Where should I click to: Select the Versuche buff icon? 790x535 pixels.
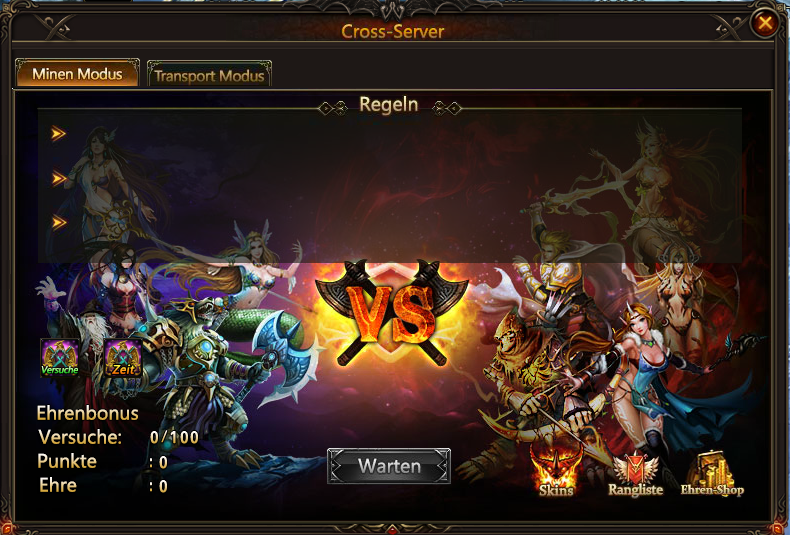59,358
